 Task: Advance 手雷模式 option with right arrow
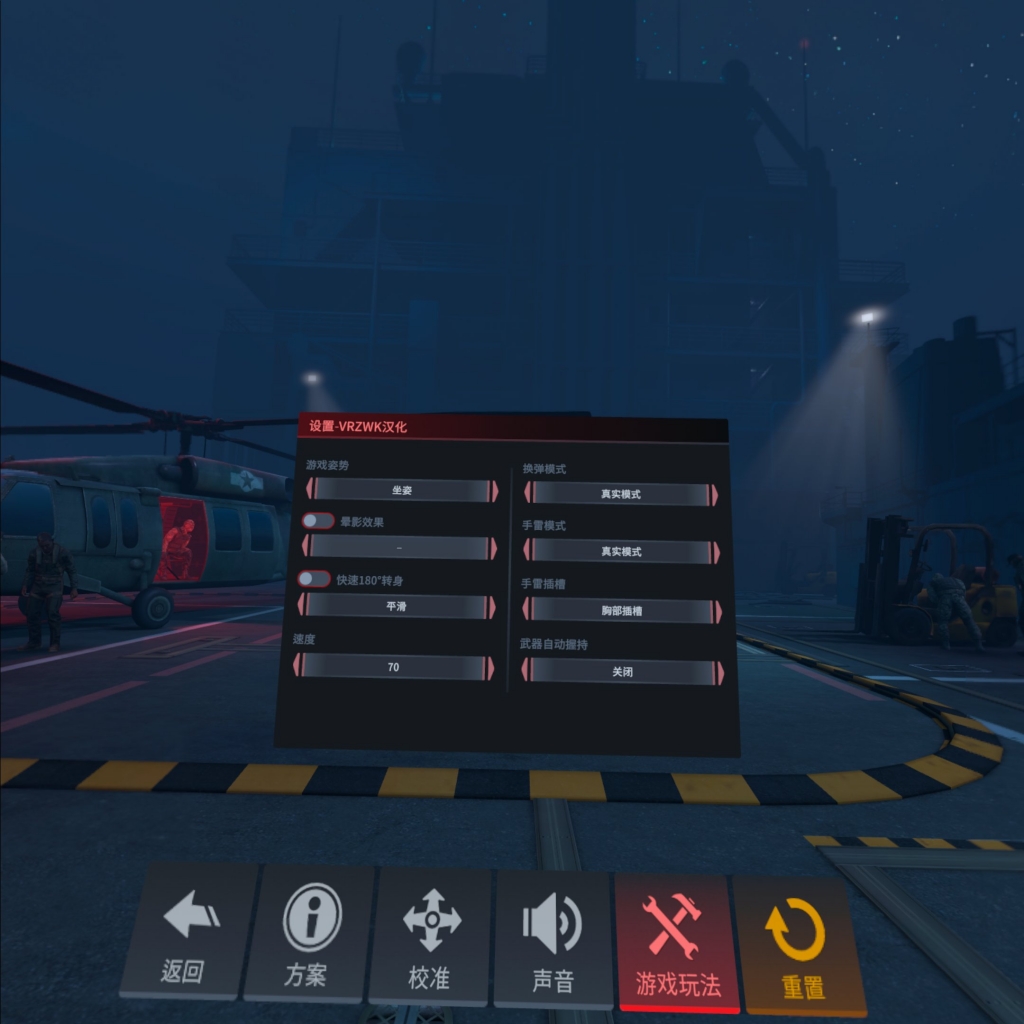pos(715,552)
